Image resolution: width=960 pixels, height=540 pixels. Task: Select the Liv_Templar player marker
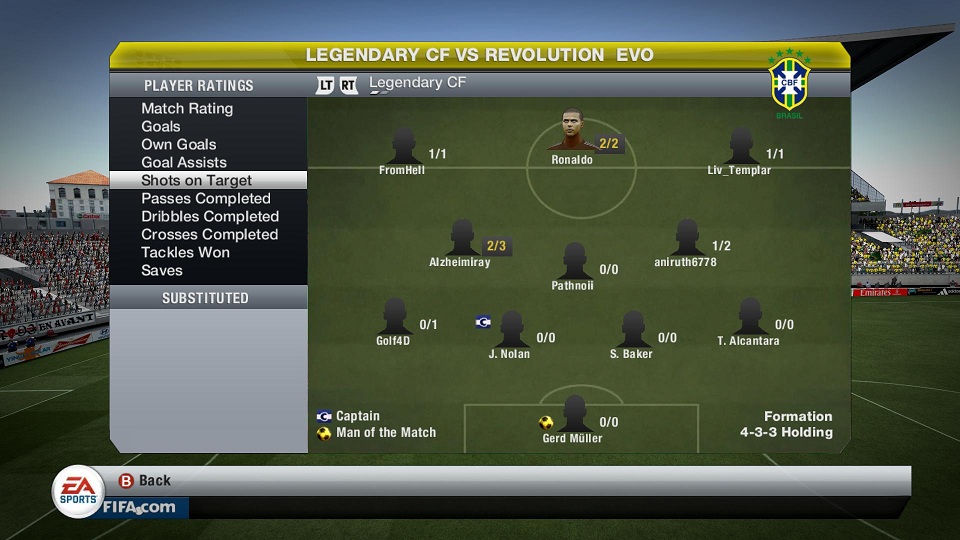click(x=741, y=147)
